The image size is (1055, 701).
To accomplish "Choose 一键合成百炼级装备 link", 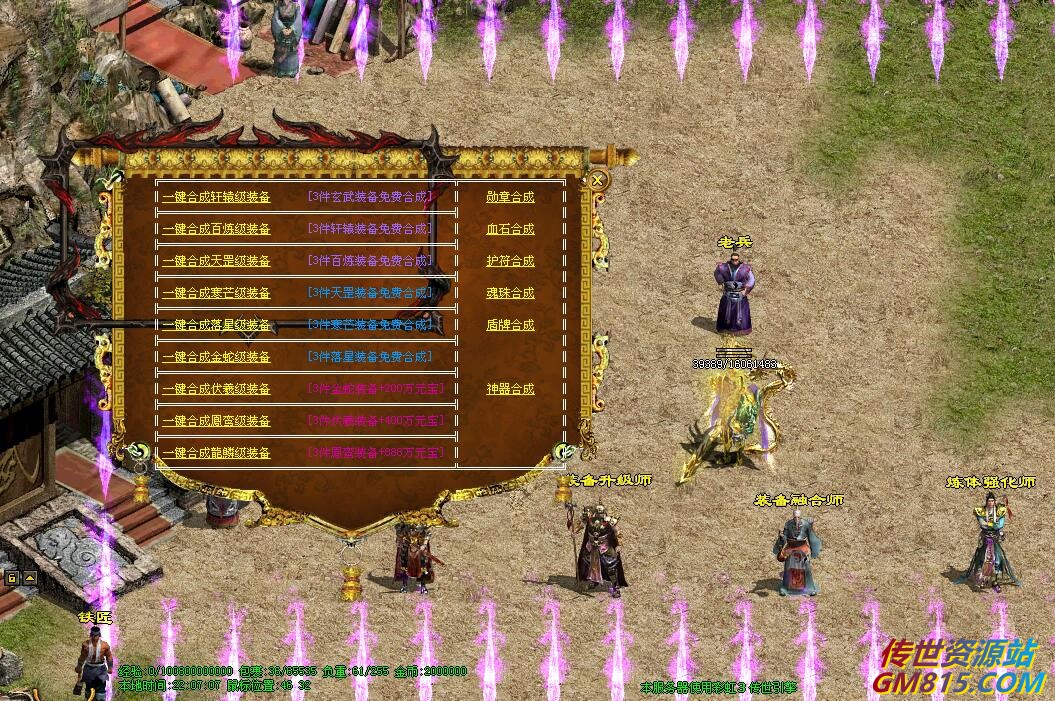I will coord(216,229).
